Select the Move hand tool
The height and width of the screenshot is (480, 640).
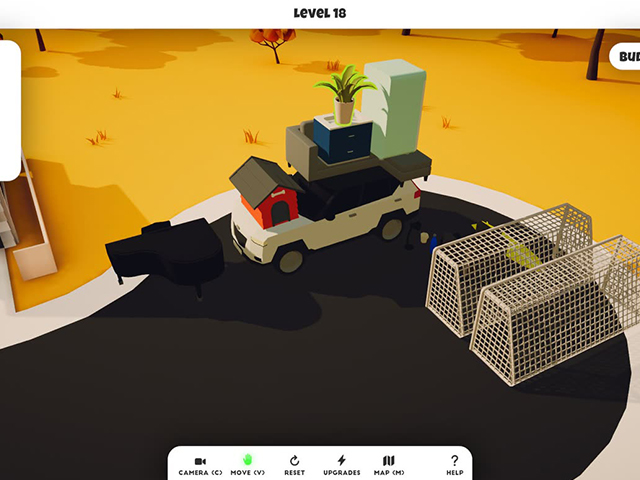[247, 464]
